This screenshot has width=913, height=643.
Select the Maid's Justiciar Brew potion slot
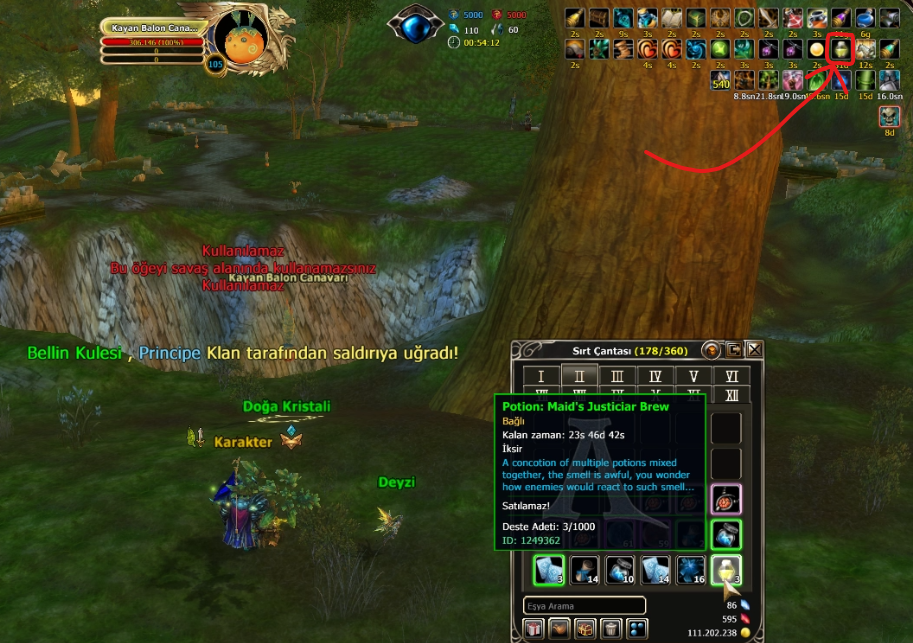coord(726,570)
